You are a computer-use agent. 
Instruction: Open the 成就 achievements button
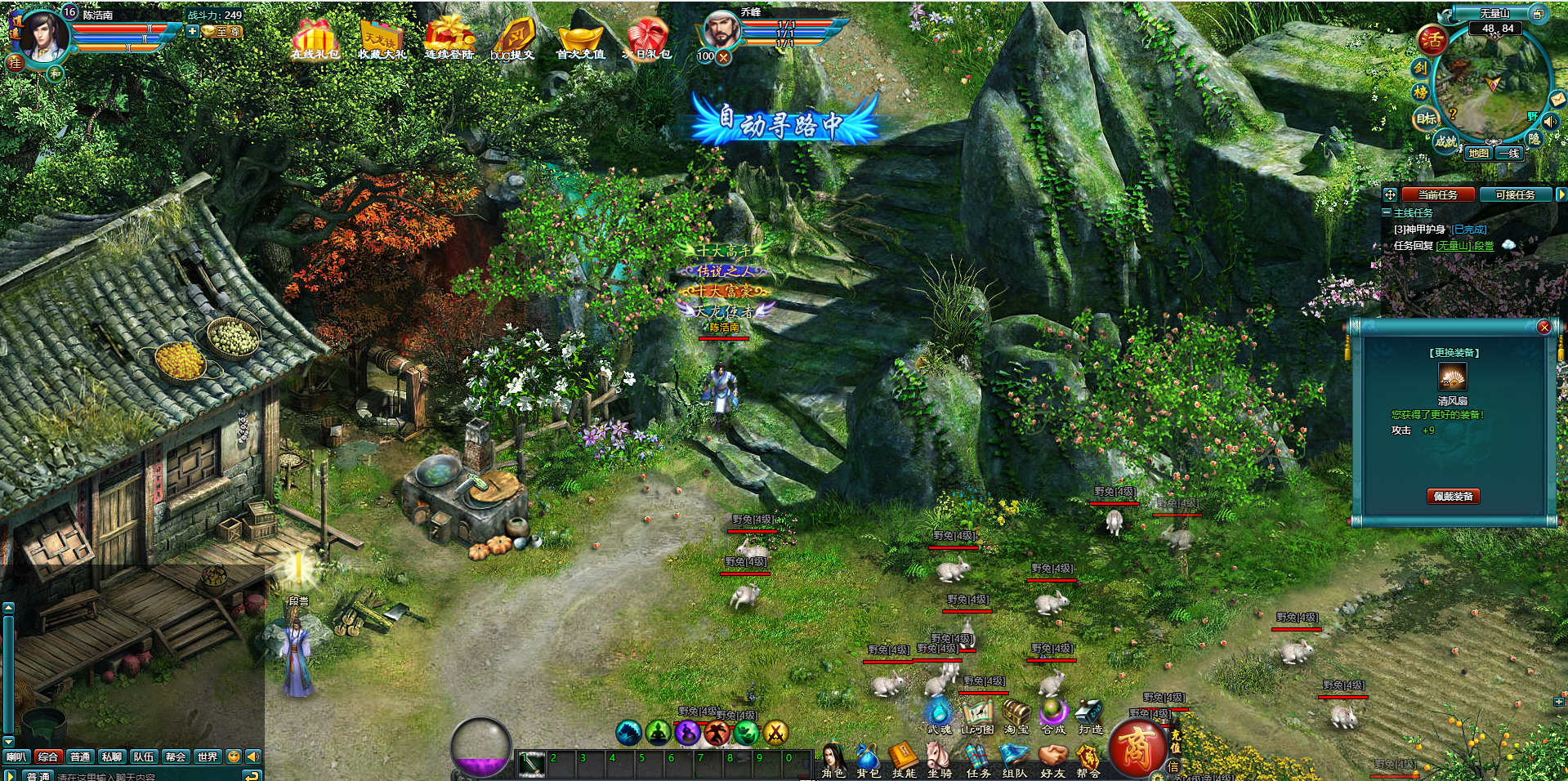coord(1445,141)
